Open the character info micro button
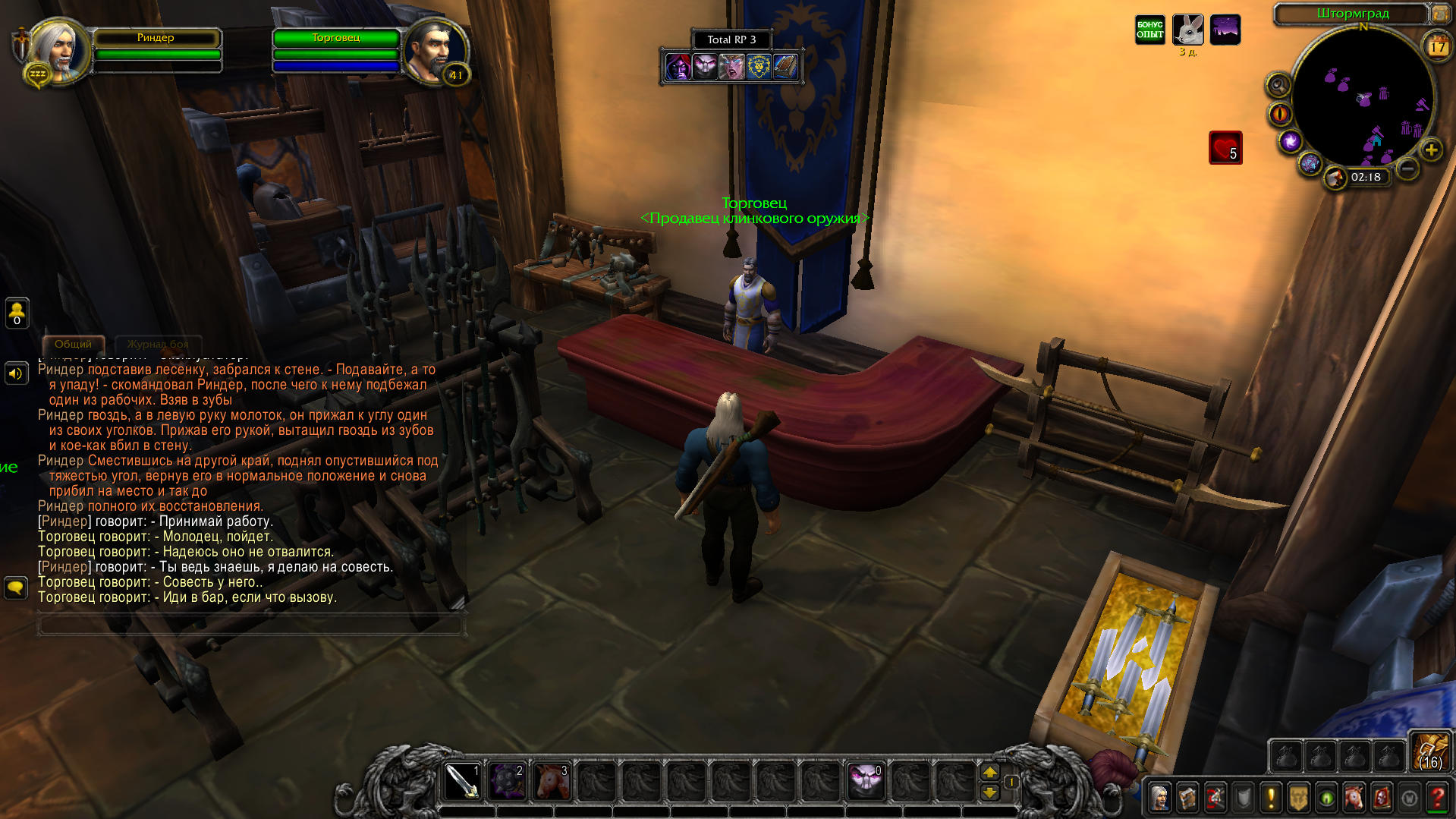The height and width of the screenshot is (819, 1456). [1159, 798]
